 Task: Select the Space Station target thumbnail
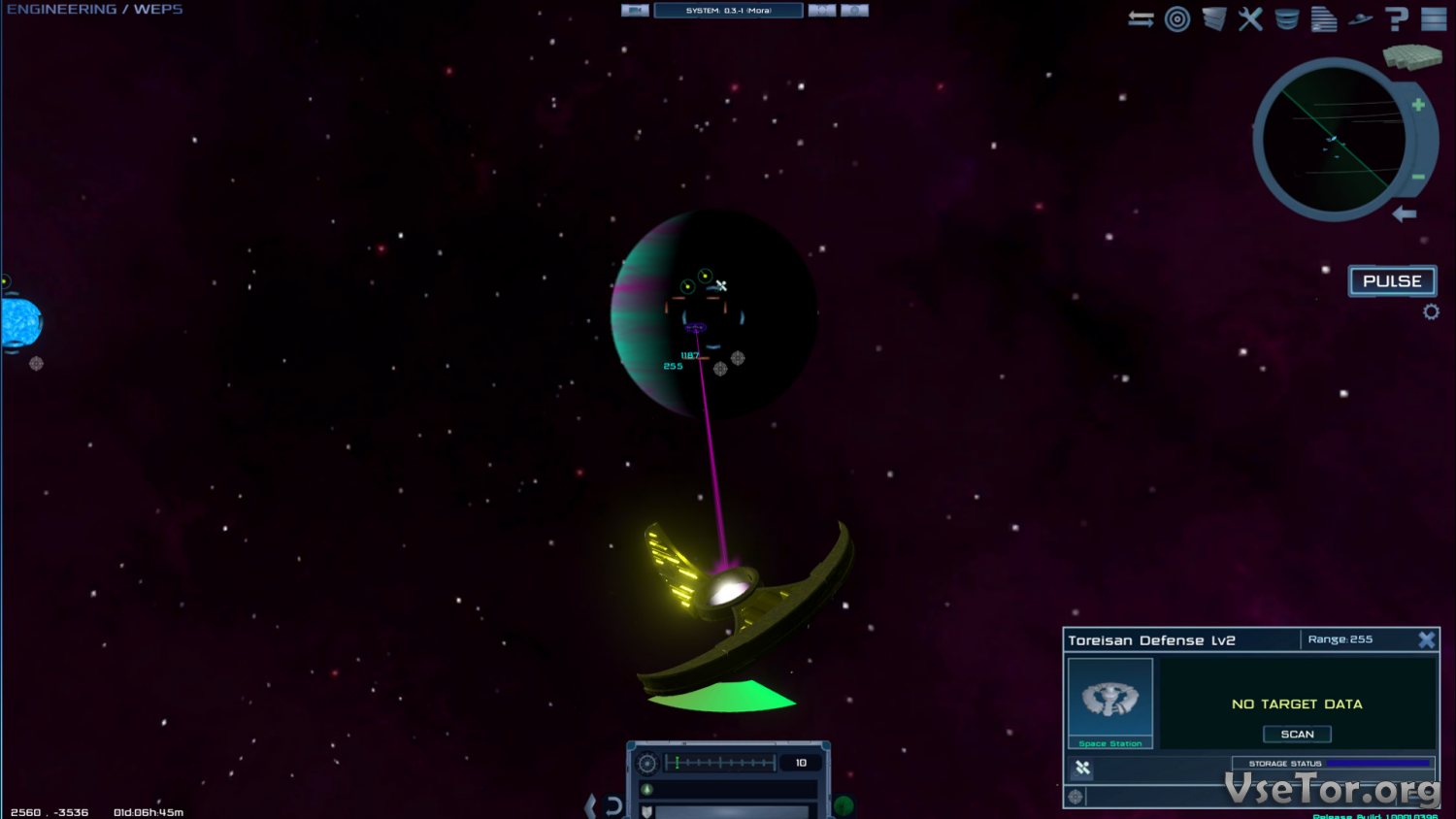pos(1110,699)
